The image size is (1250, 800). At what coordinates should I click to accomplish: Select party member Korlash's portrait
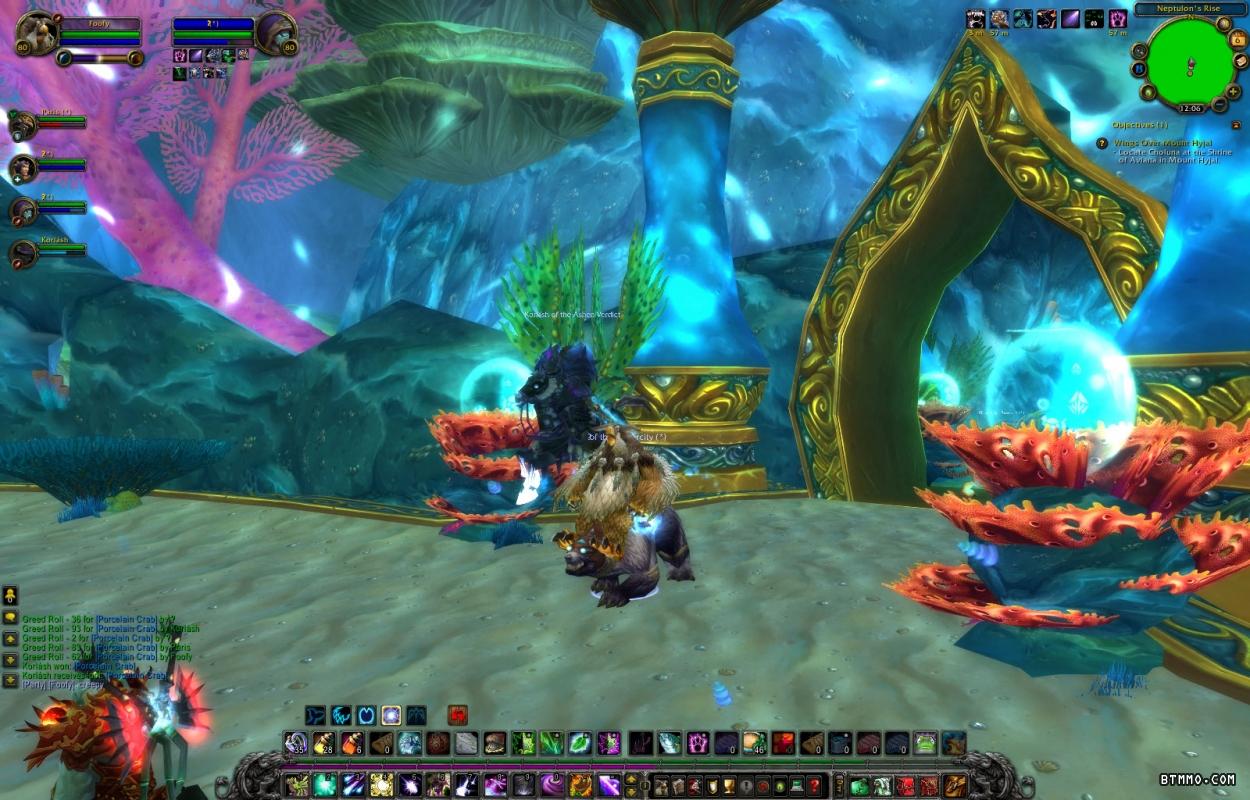[x=23, y=254]
